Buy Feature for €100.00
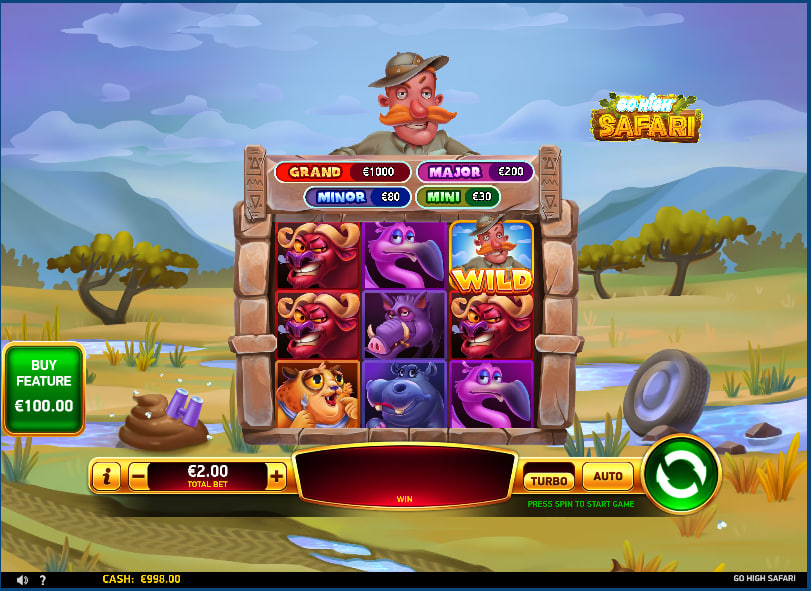 coord(44,390)
